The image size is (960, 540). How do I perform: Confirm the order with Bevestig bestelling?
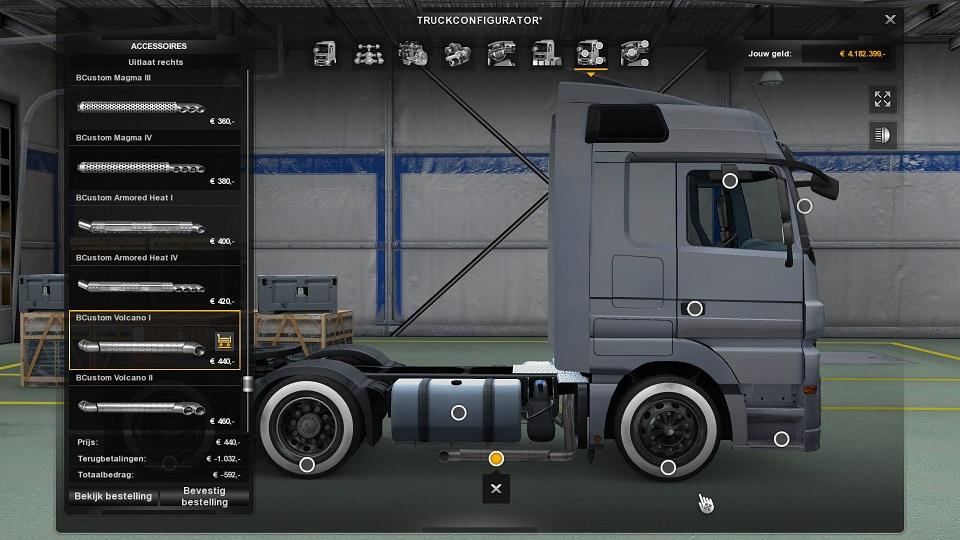pyautogui.click(x=204, y=496)
